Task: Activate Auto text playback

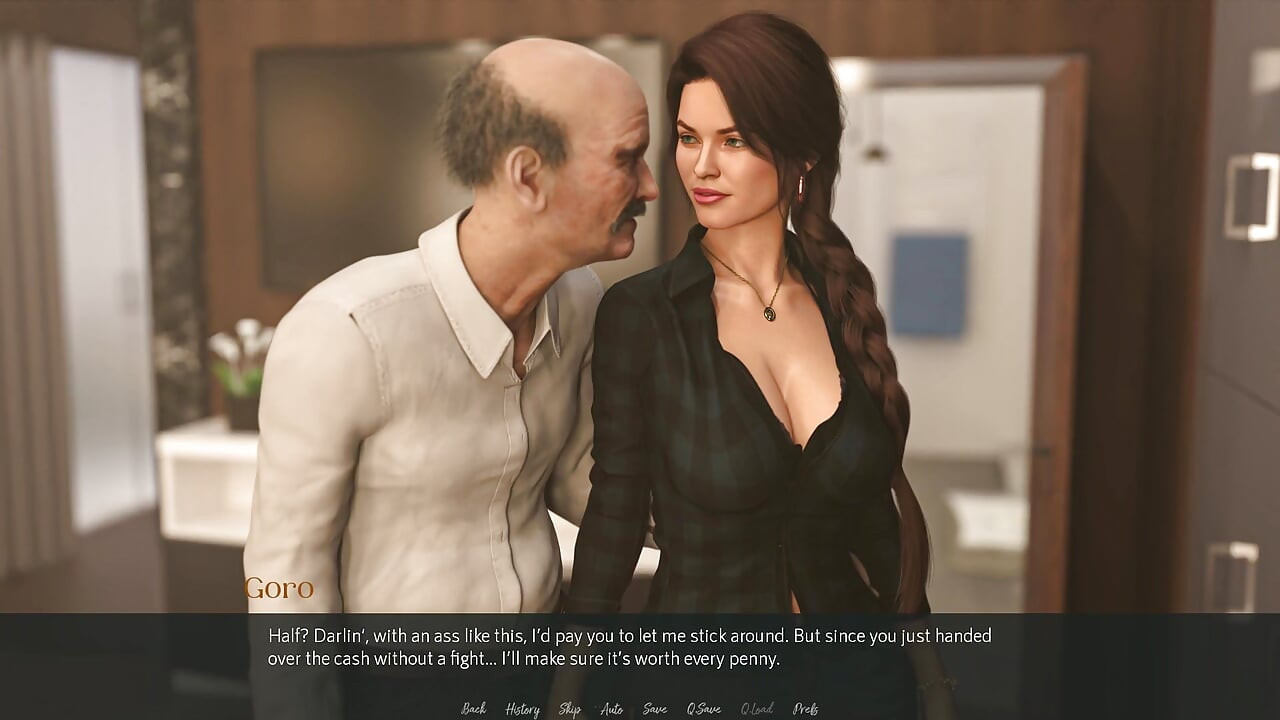Action: click(x=611, y=709)
